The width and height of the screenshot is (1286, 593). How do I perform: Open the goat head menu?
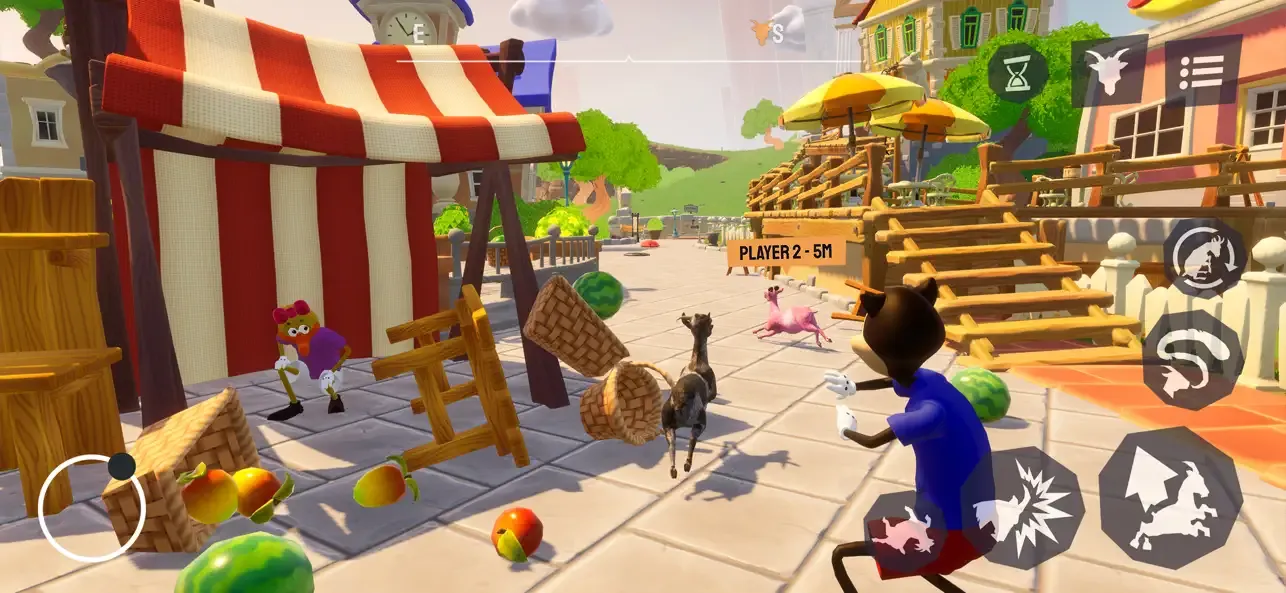coord(1109,71)
